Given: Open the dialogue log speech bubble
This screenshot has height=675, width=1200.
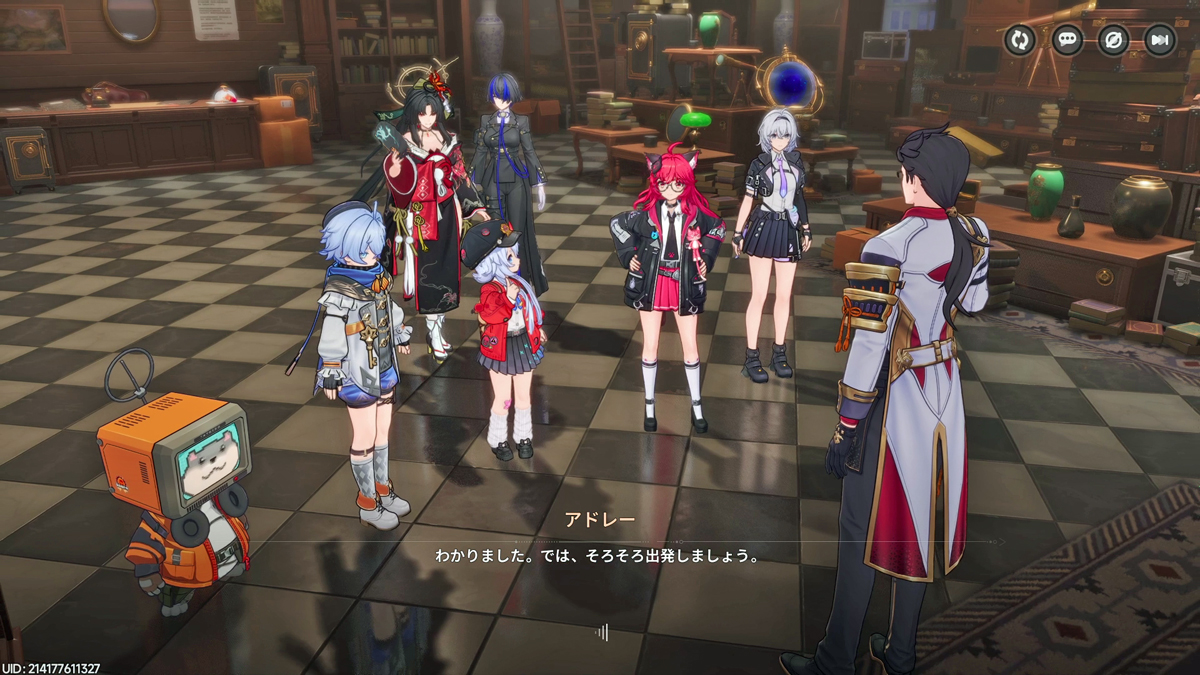Looking at the screenshot, I should [1067, 40].
